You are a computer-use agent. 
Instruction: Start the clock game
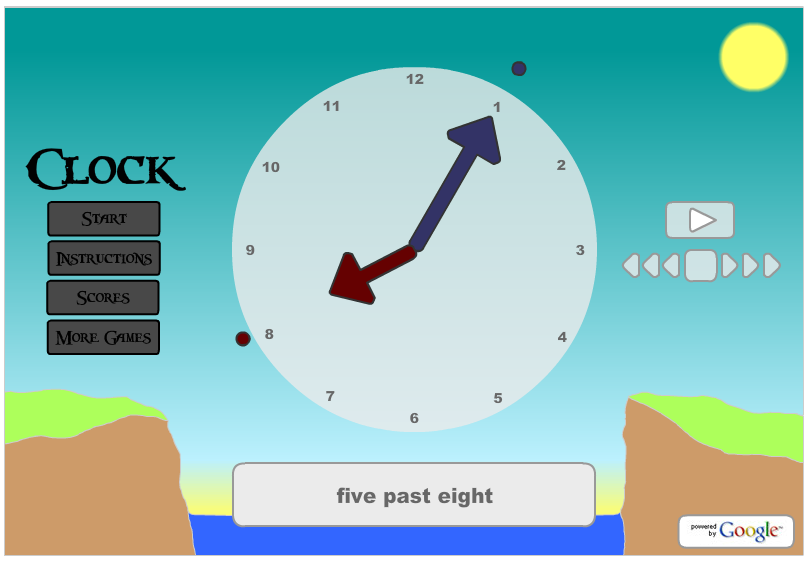pos(104,219)
